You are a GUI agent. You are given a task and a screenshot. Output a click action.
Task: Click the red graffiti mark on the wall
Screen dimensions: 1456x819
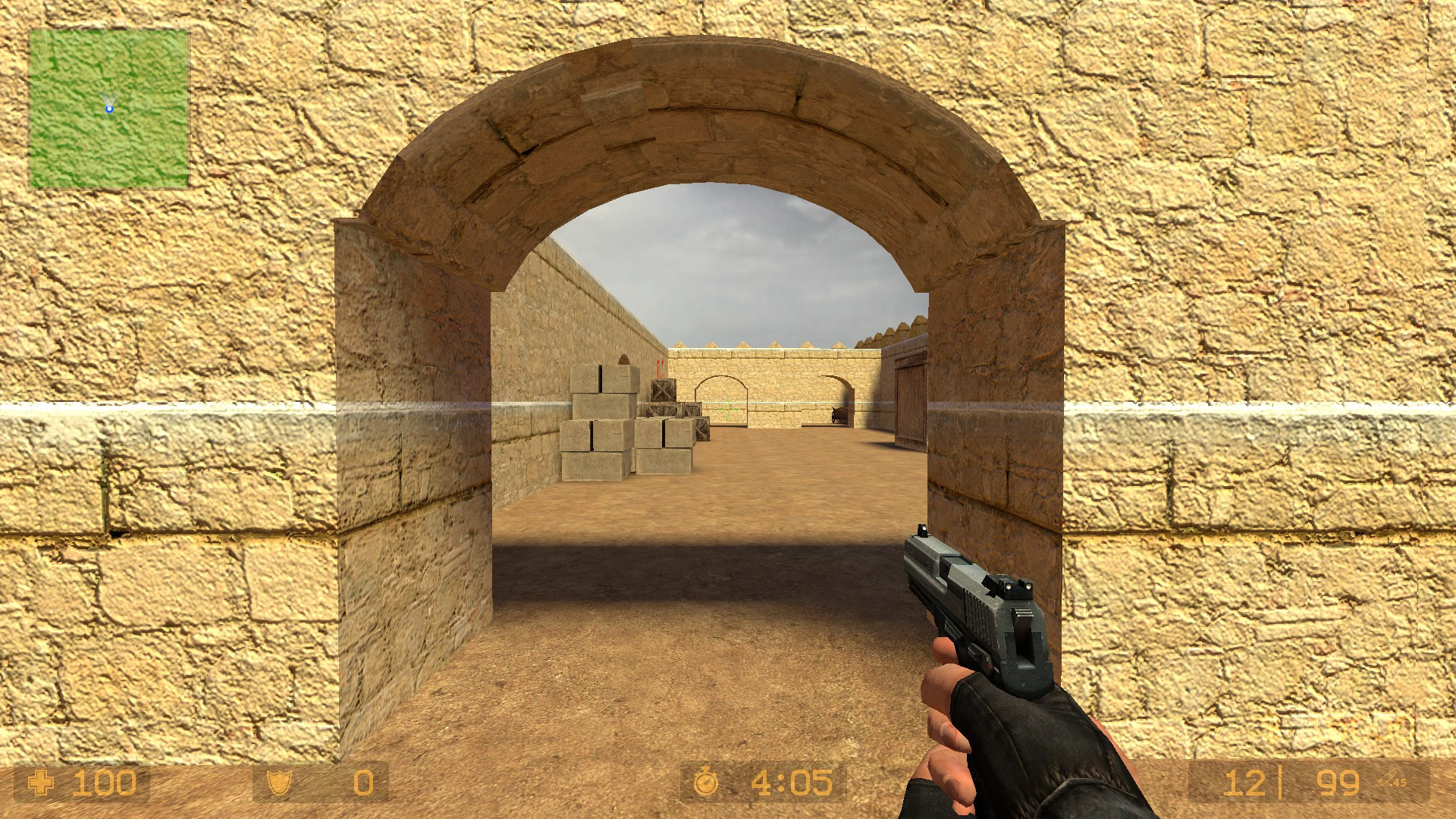pyautogui.click(x=661, y=369)
